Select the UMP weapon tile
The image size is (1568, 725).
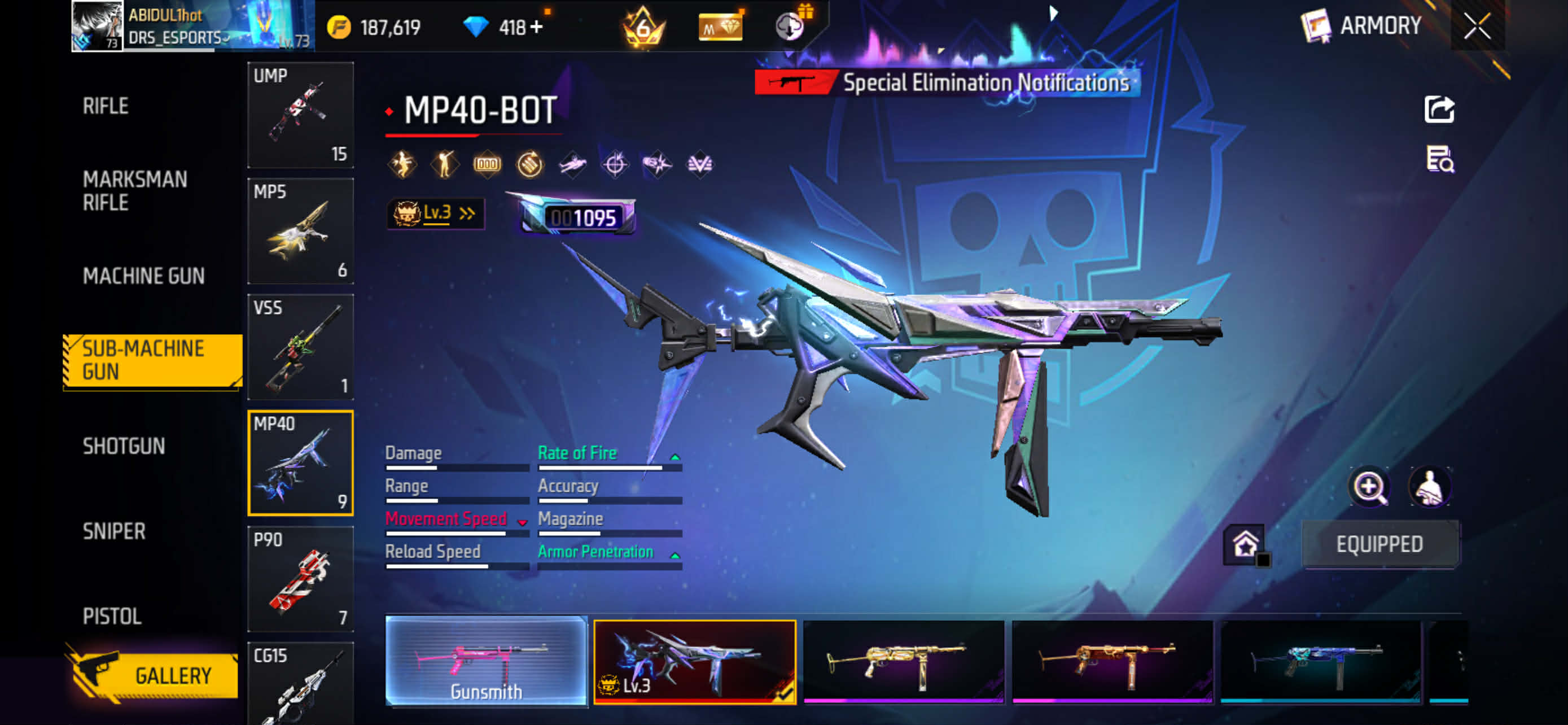click(301, 115)
